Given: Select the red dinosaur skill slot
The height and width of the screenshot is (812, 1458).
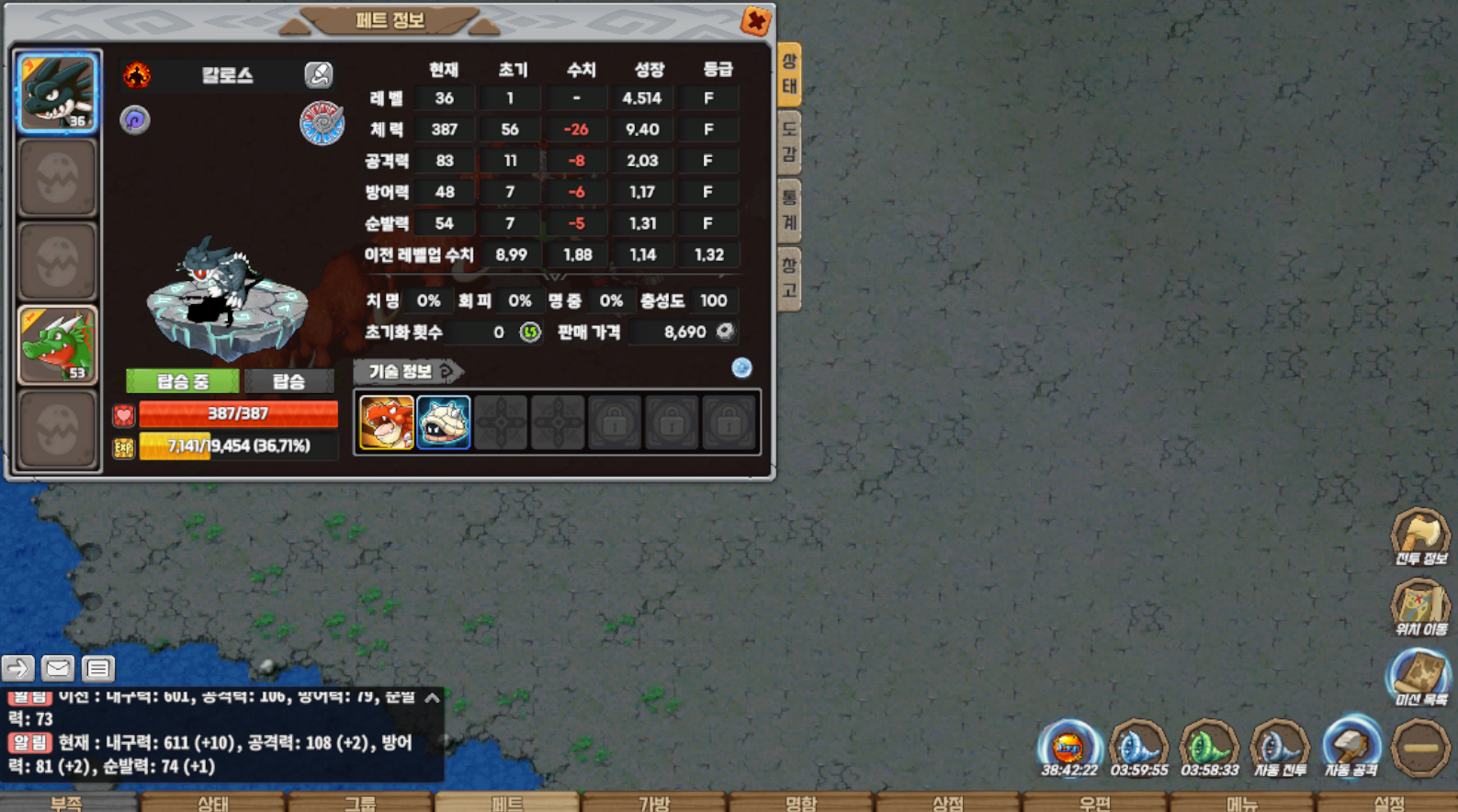Looking at the screenshot, I should (x=386, y=423).
